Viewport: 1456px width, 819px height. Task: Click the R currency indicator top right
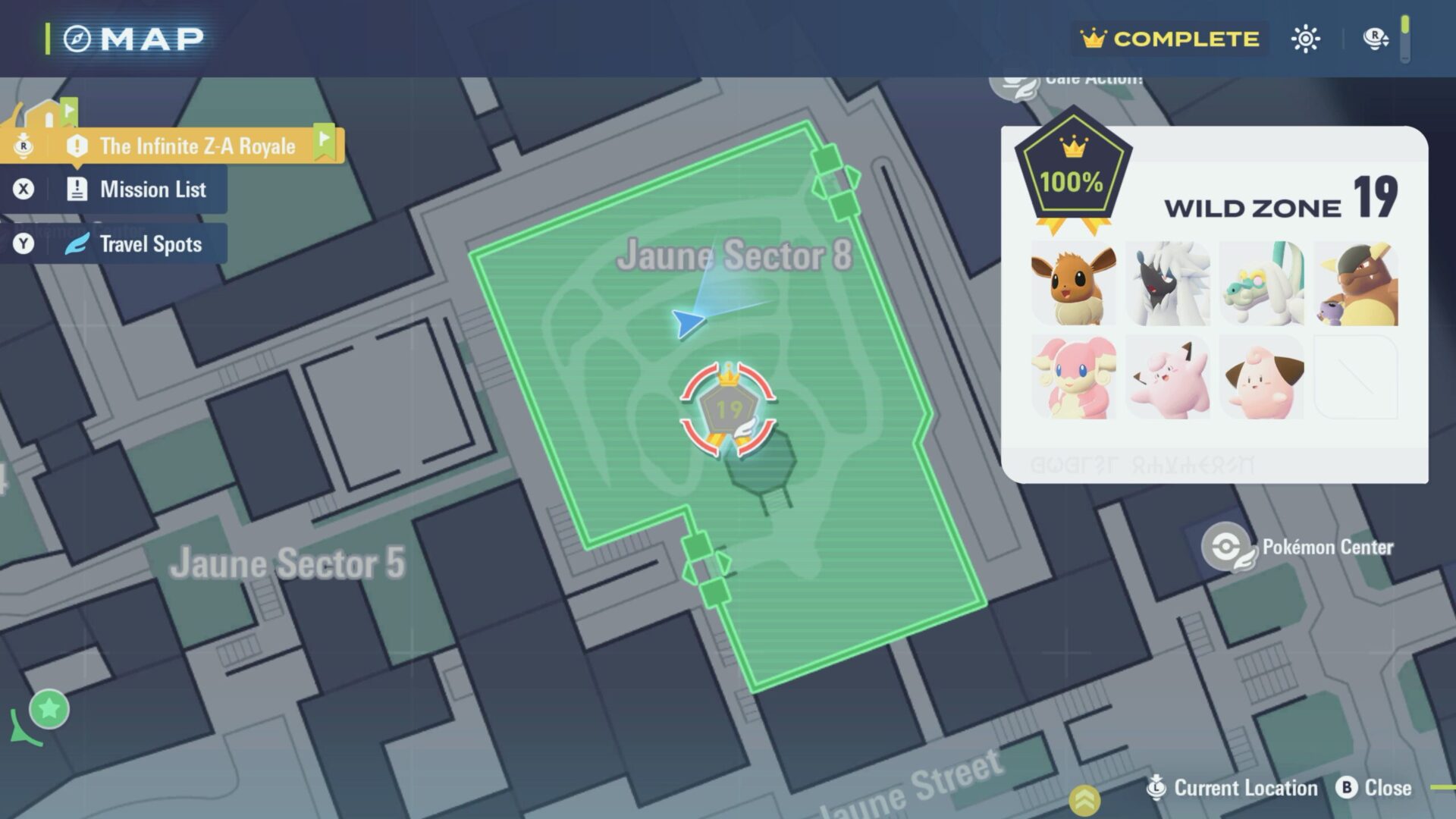click(x=1374, y=37)
